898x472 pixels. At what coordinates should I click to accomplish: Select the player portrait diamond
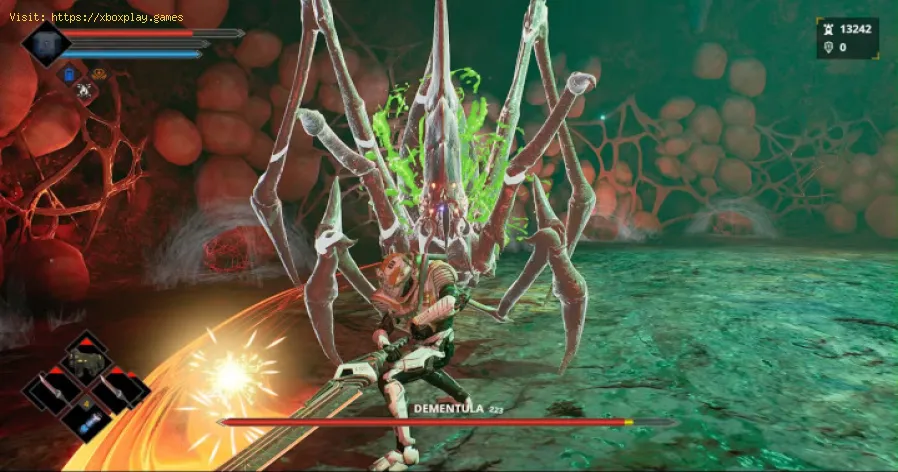click(46, 44)
